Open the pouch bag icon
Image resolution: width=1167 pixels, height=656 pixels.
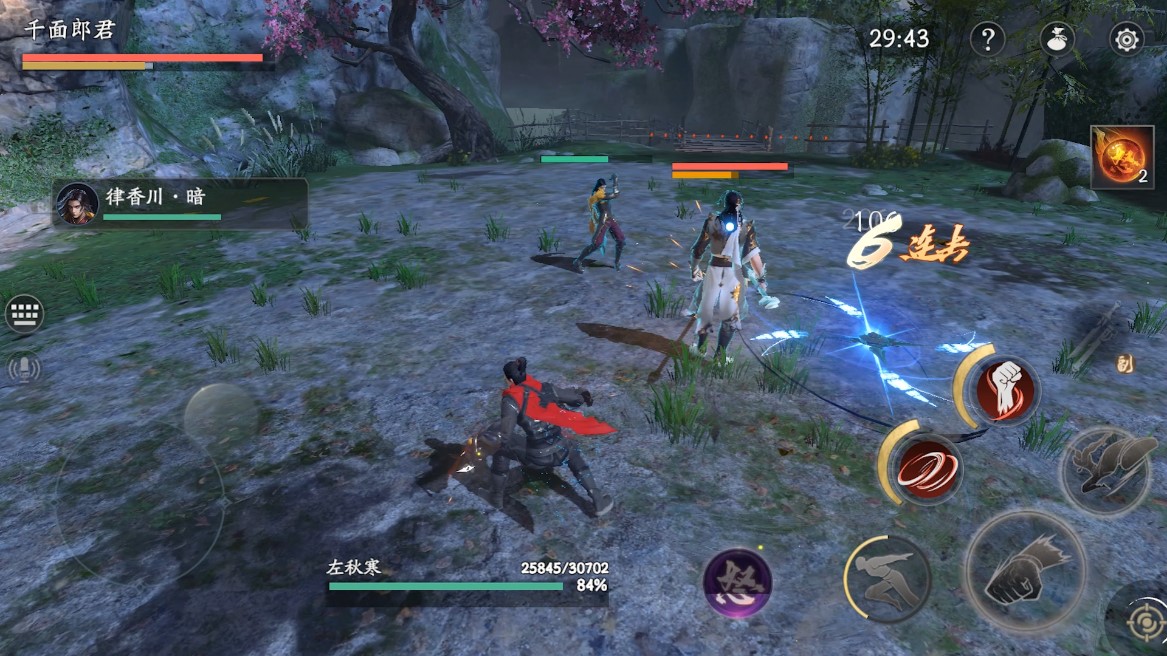[x=1057, y=39]
